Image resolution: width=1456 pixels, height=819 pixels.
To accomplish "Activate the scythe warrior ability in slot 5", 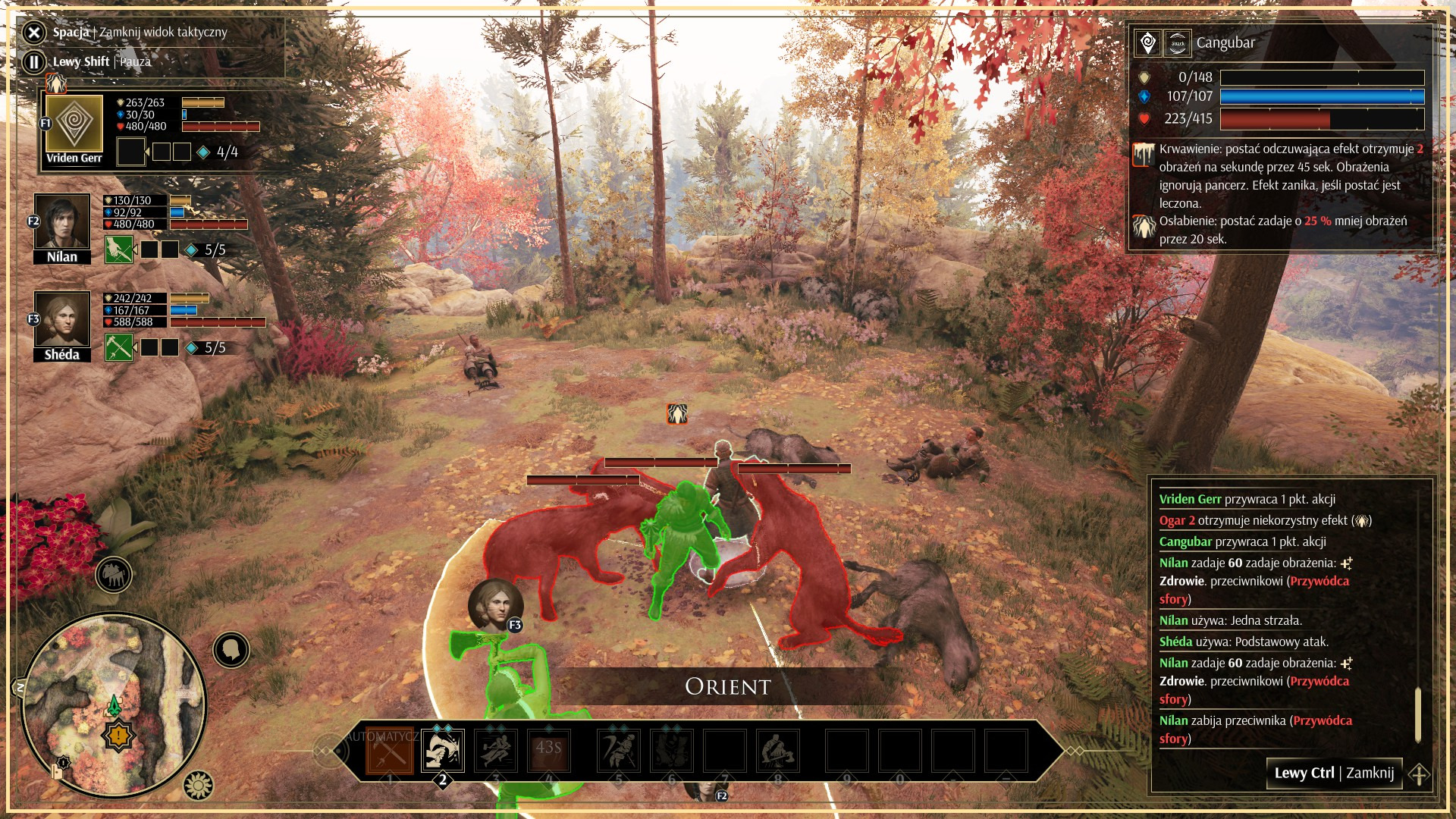I will pos(619,751).
